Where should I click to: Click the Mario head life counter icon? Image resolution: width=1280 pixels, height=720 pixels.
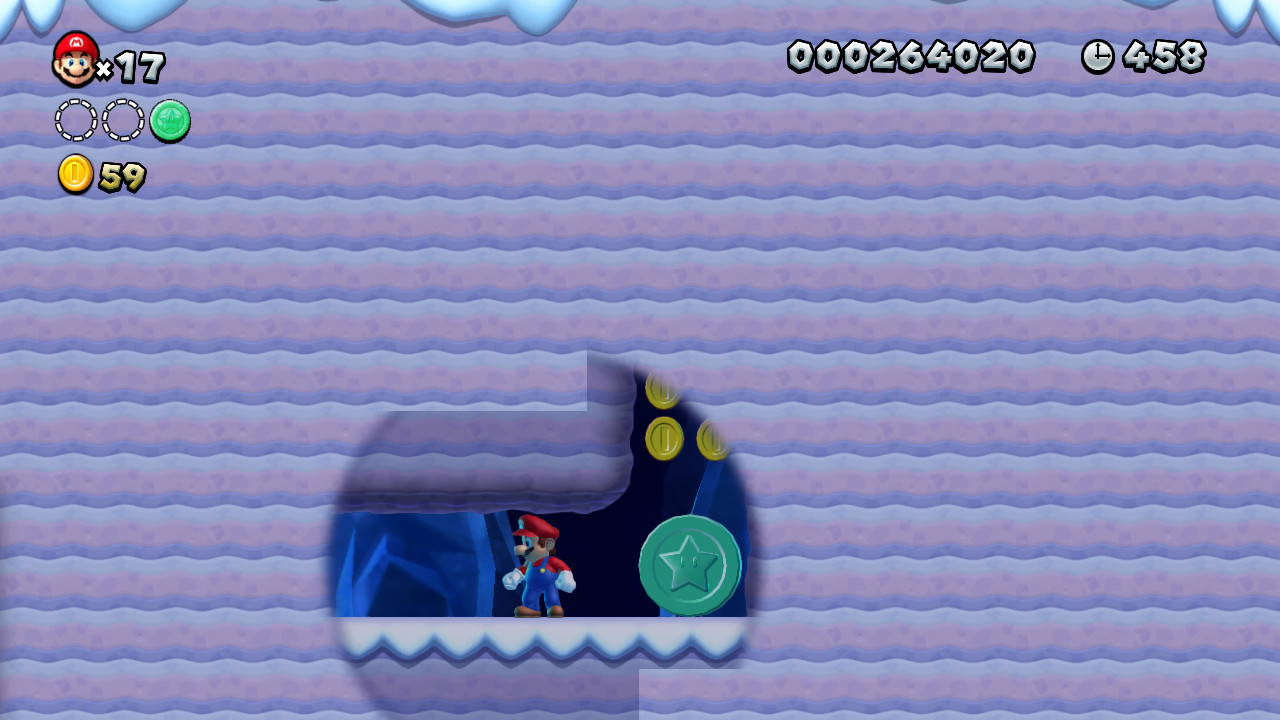(x=75, y=57)
